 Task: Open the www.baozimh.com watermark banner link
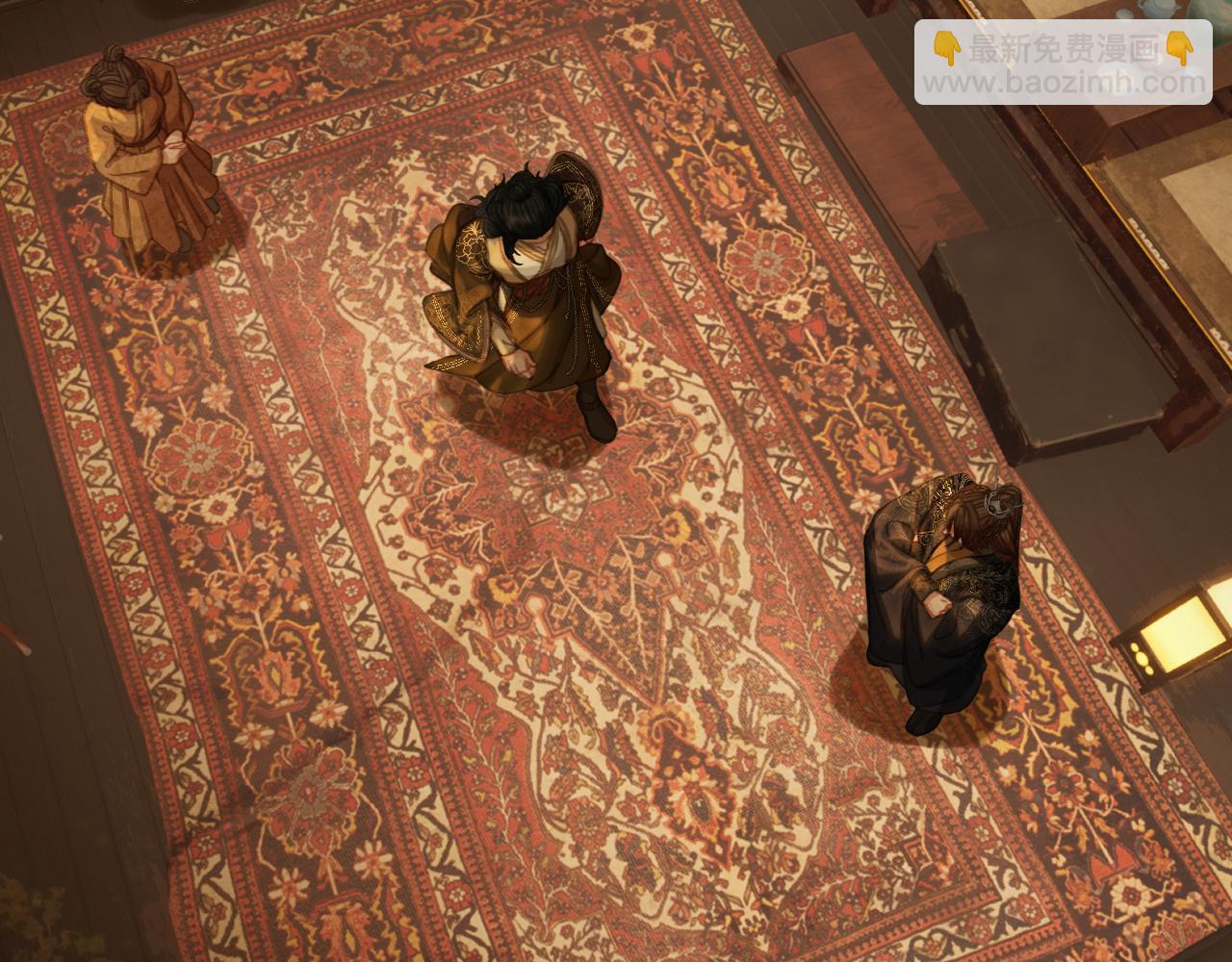point(1063,63)
